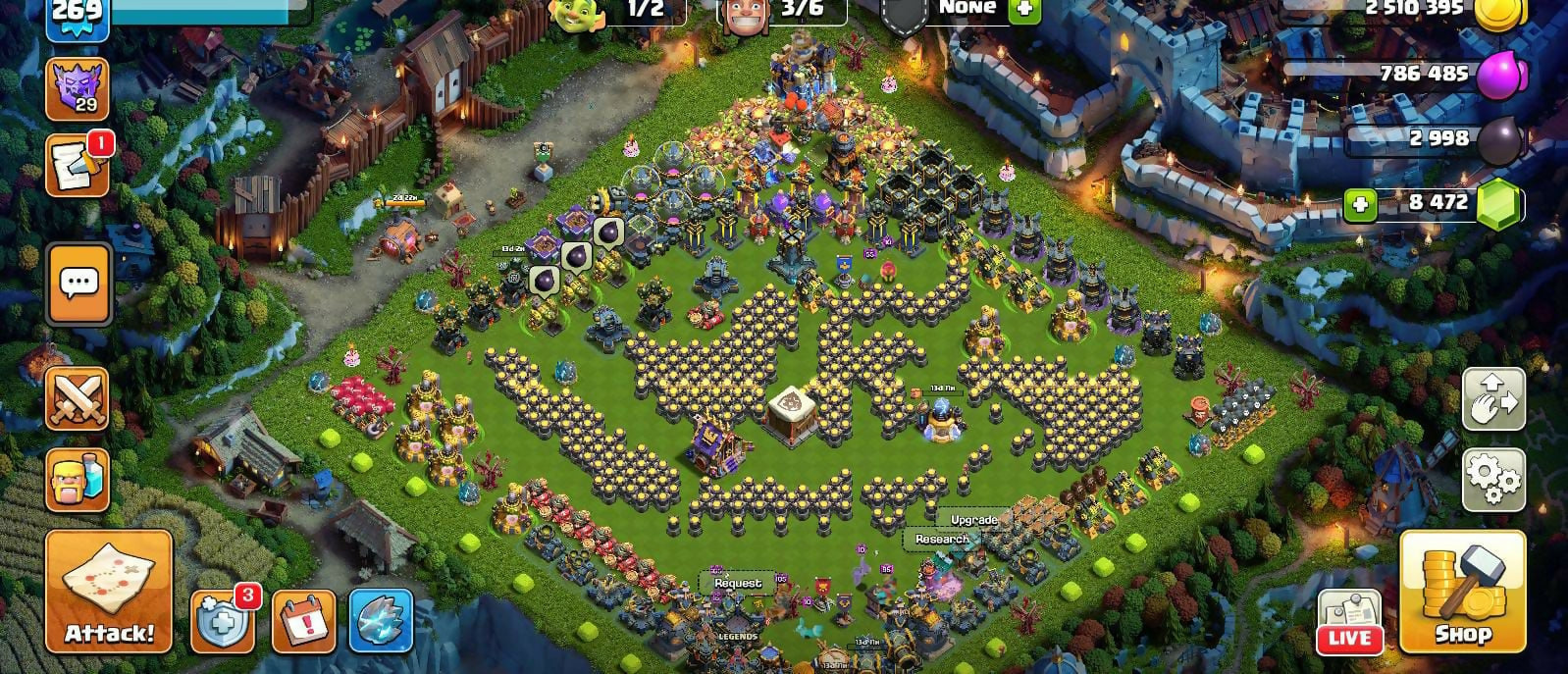The height and width of the screenshot is (674, 1568).
Task: Open the notes scroll with red notification
Action: [x=78, y=165]
